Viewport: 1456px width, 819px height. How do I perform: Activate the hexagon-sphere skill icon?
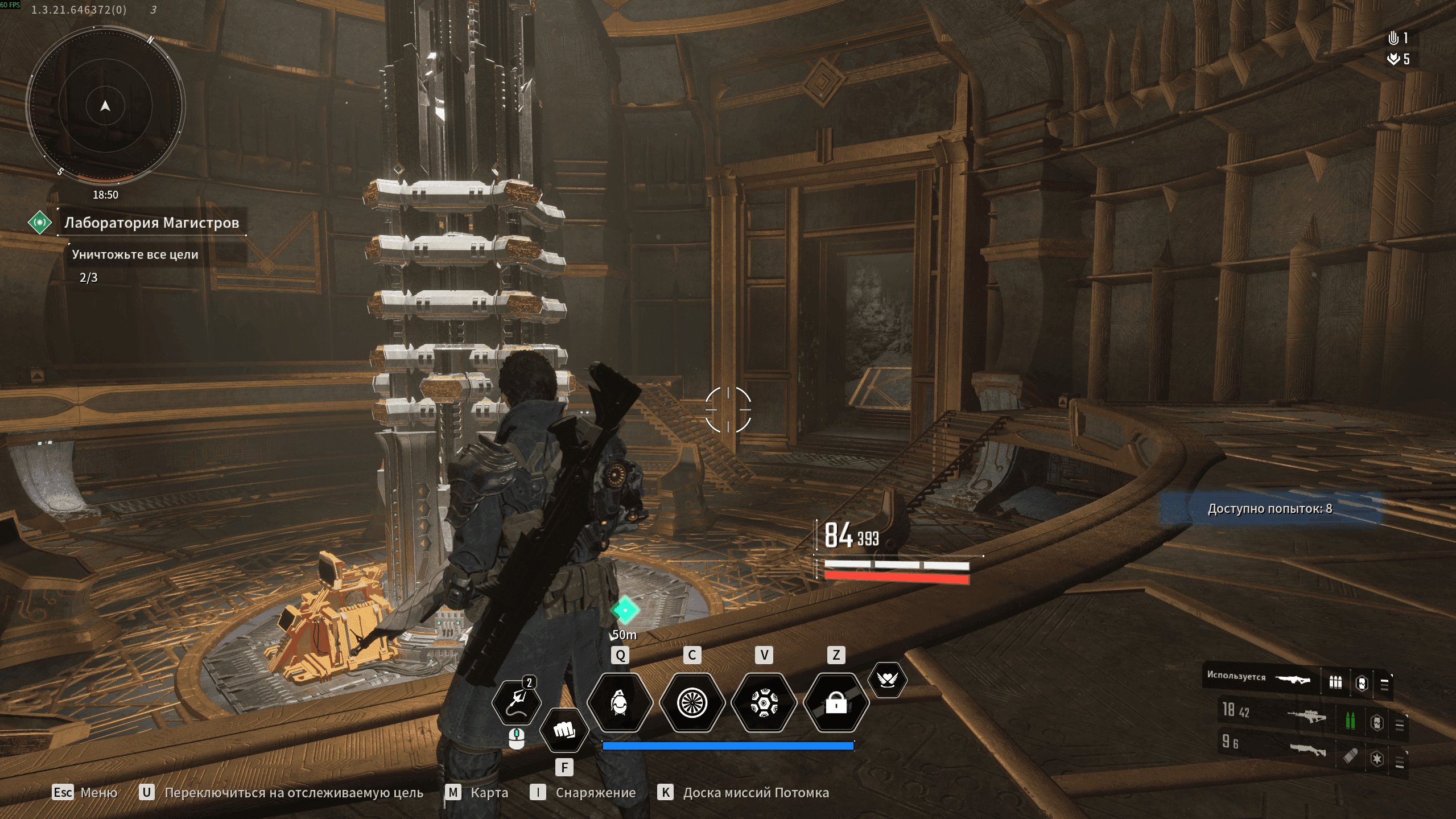[x=764, y=703]
